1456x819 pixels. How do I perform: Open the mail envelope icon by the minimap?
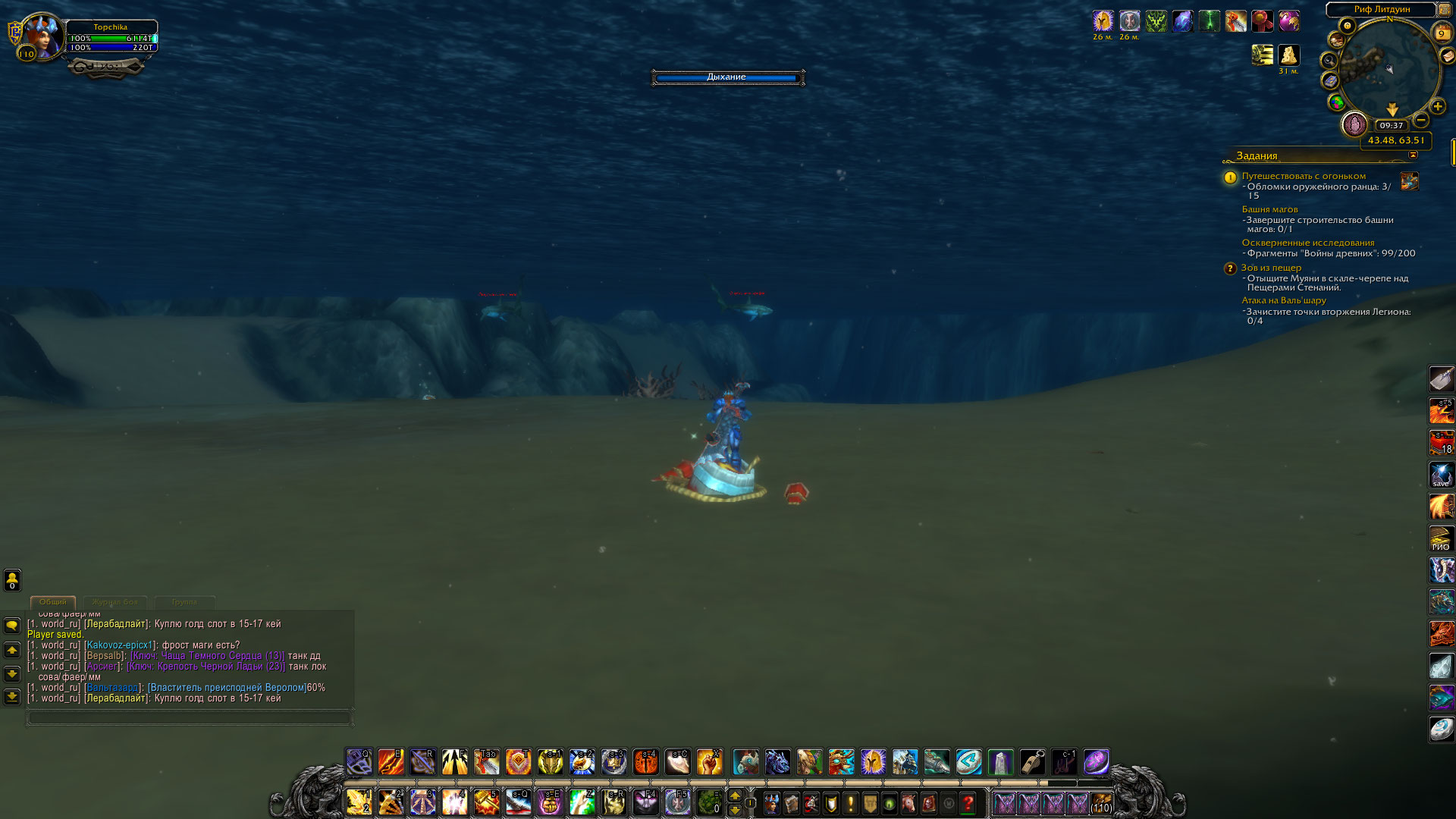(x=1448, y=56)
